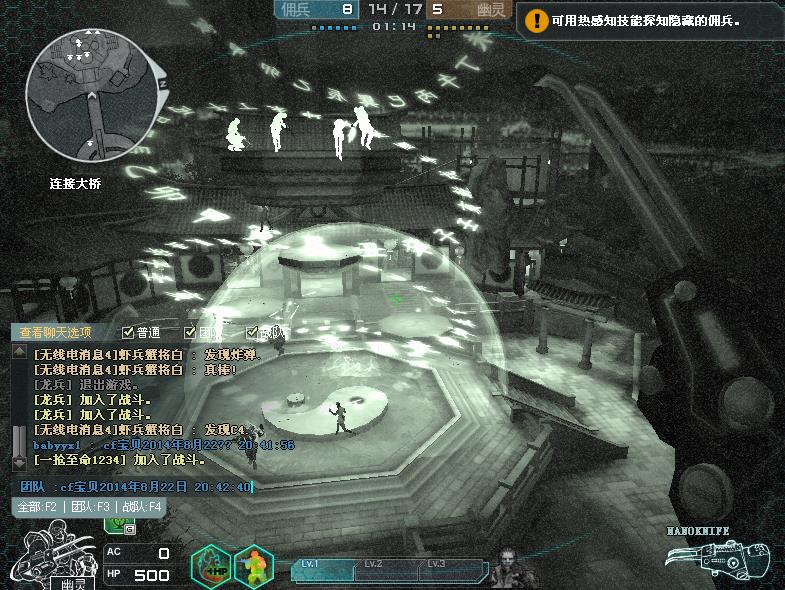Activate the thermal vision soldier skill icon
This screenshot has width=785, height=590.
tap(253, 565)
